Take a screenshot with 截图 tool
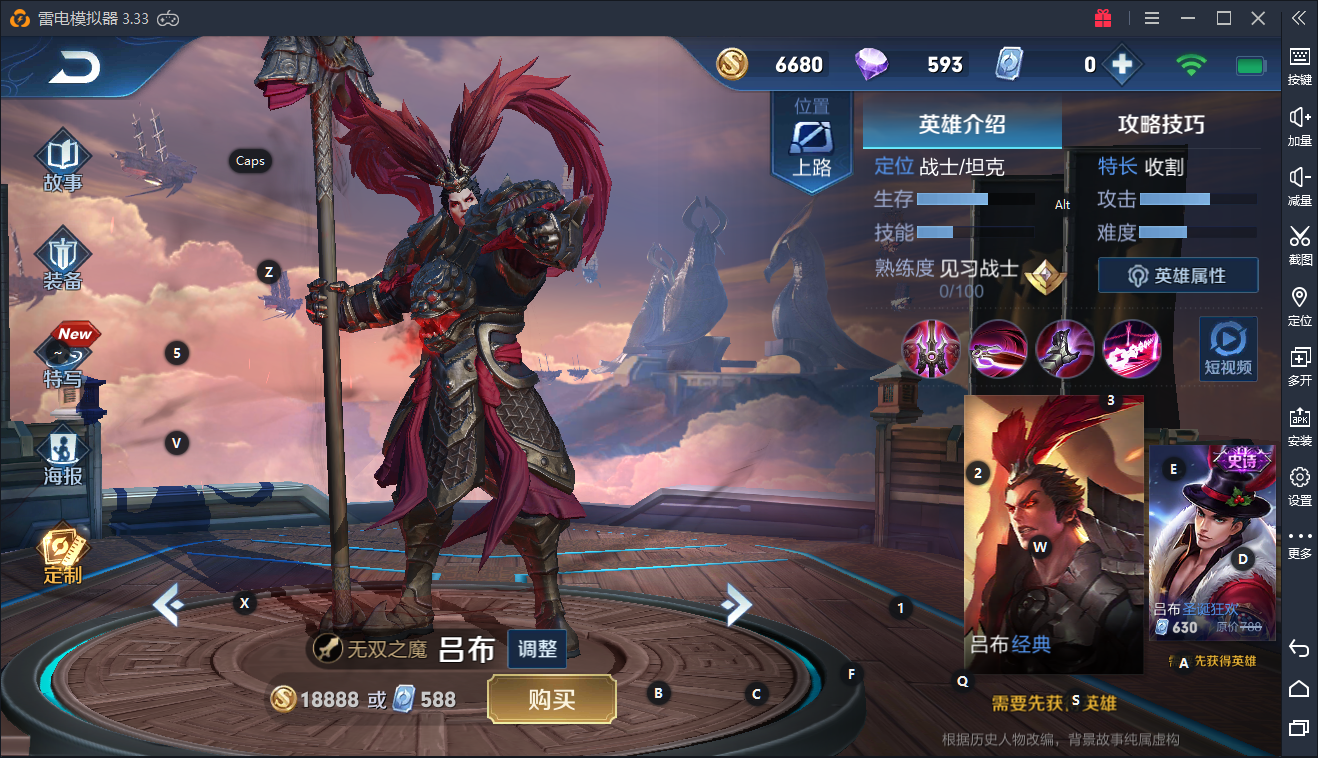1318x758 pixels. tap(1299, 245)
